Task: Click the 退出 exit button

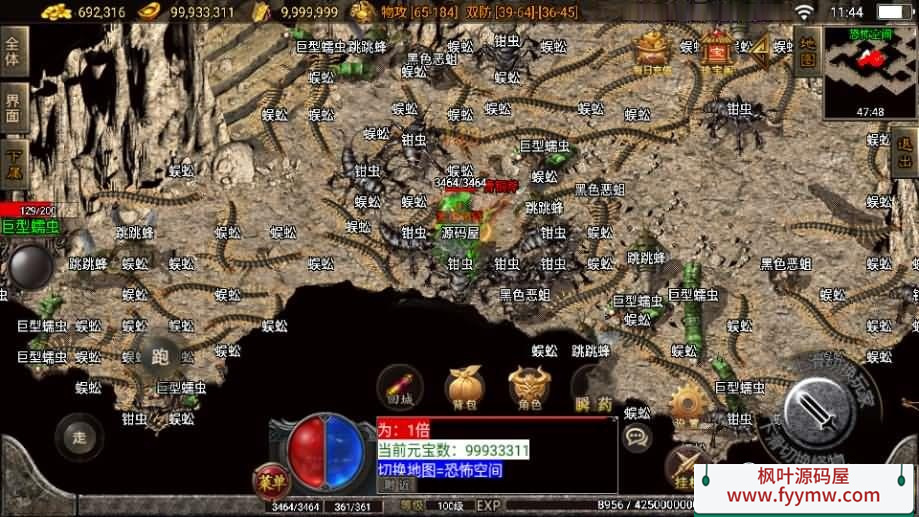Action: coord(905,153)
